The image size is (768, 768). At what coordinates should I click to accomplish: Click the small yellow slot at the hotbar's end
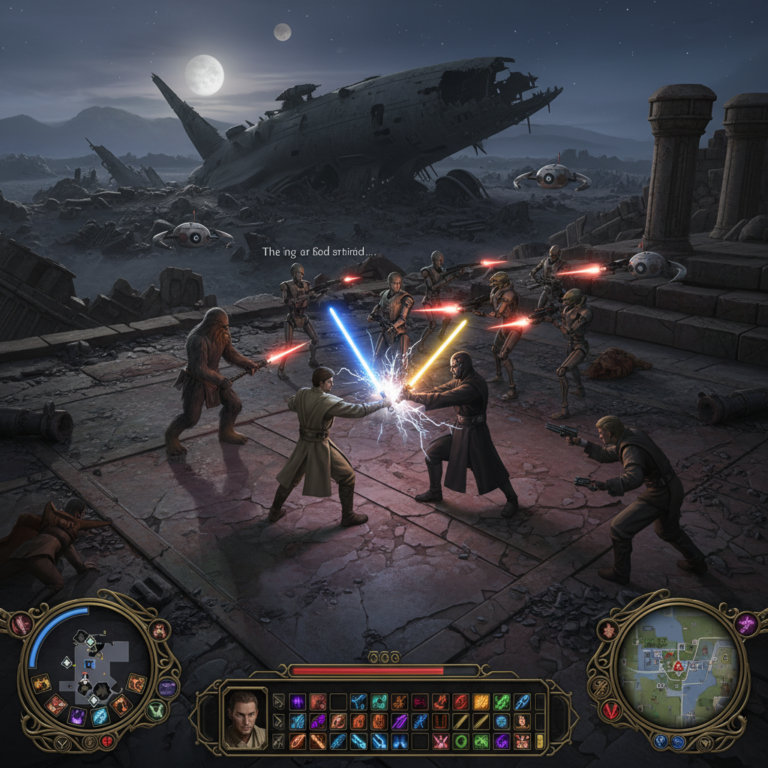pyautogui.click(x=541, y=741)
